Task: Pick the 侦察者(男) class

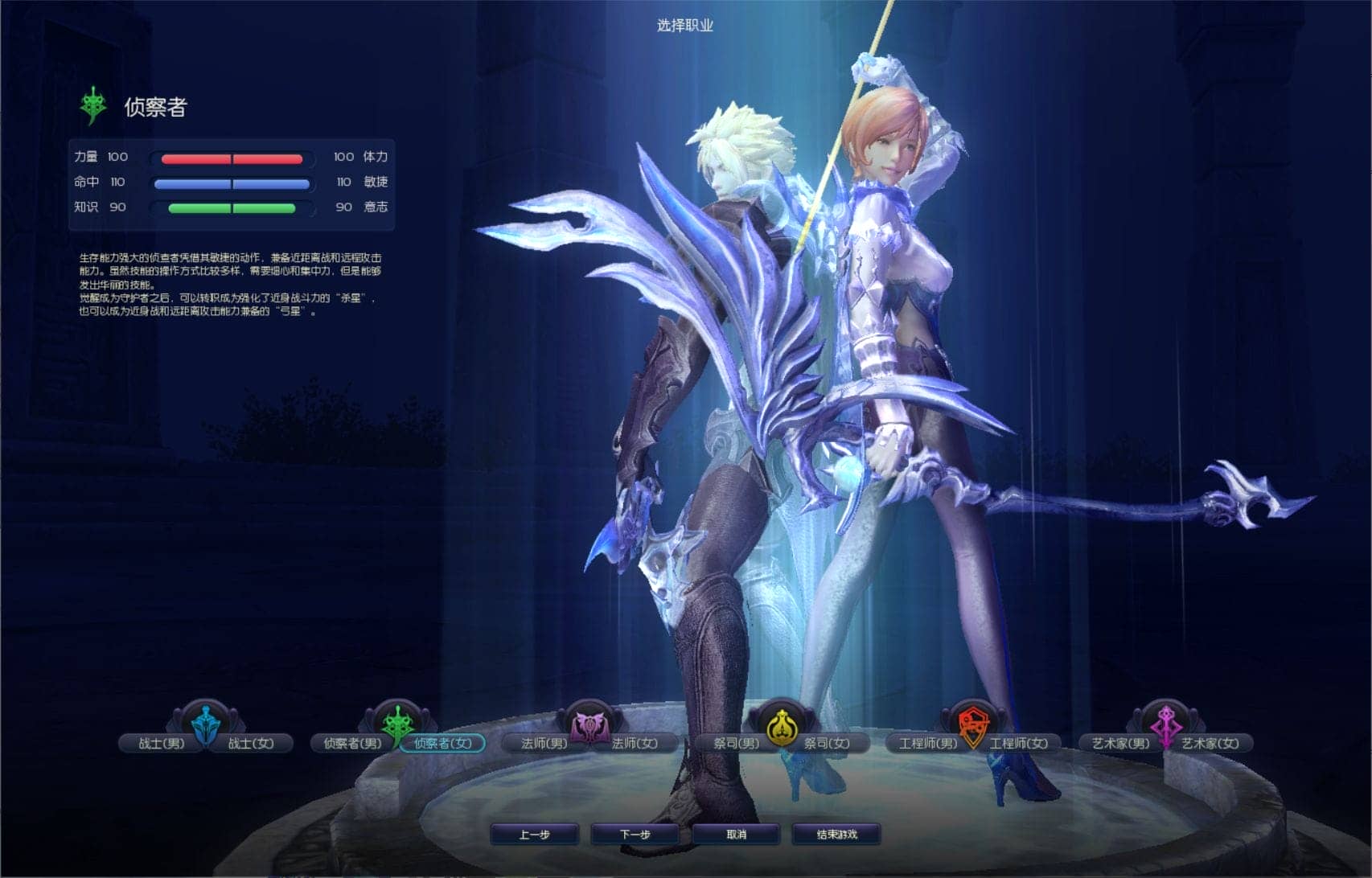Action: pos(352,744)
